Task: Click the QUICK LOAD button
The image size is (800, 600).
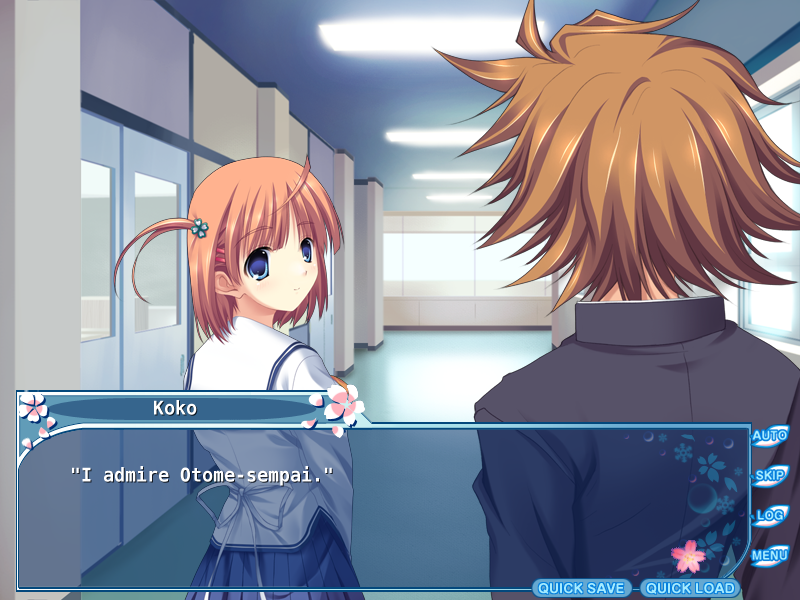Action: click(689, 588)
